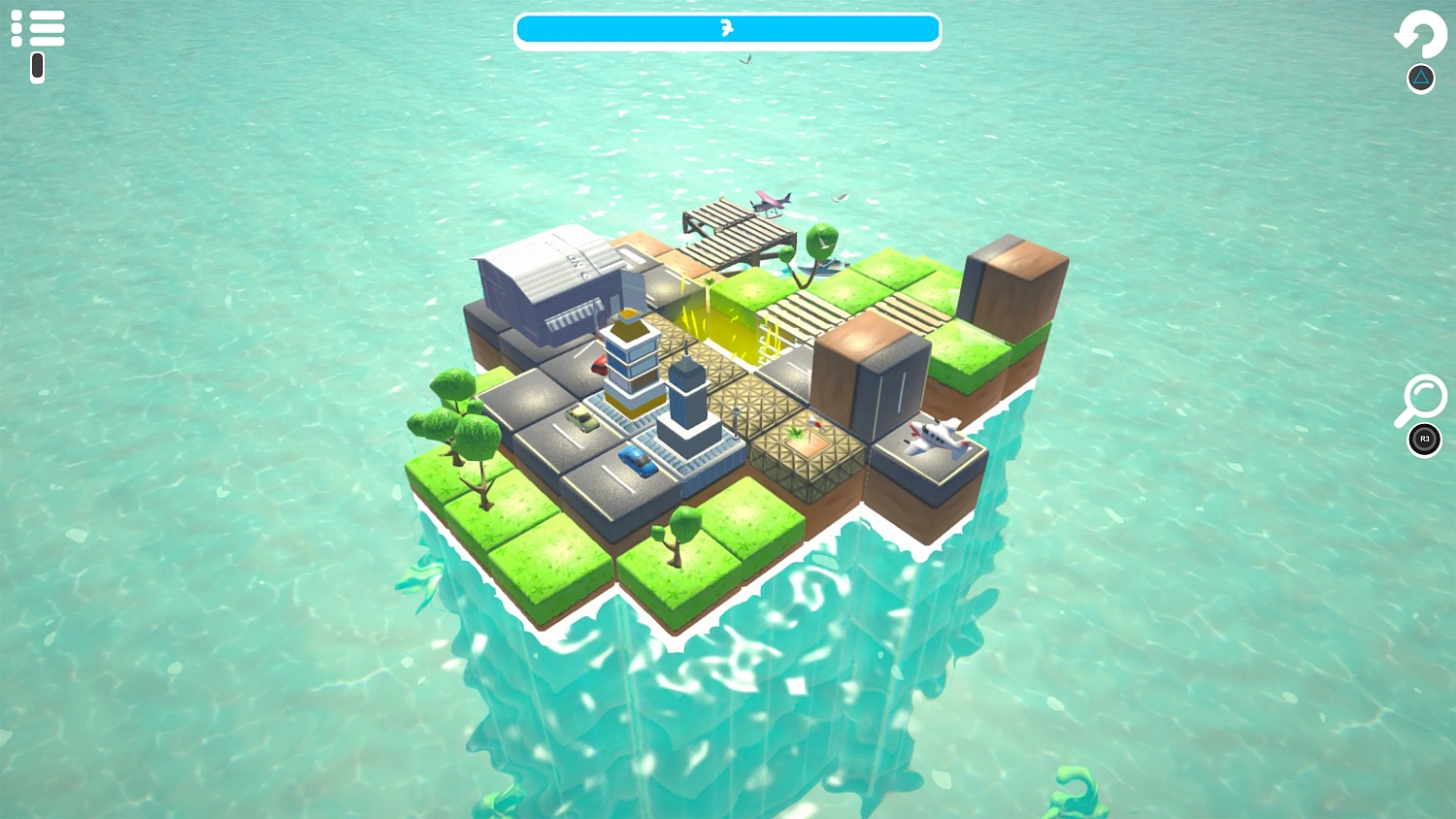Image resolution: width=1456 pixels, height=819 pixels.
Task: Activate the magnifier zoom icon
Action: pos(1421,400)
